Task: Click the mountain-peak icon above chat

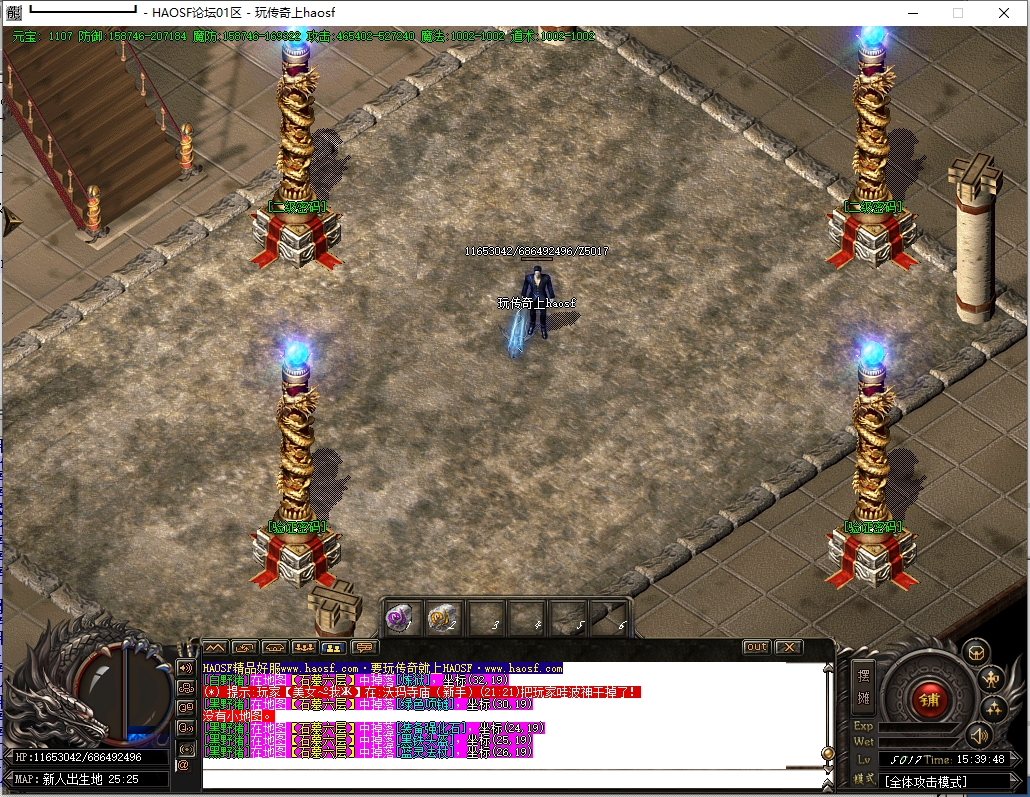Action: tap(215, 647)
